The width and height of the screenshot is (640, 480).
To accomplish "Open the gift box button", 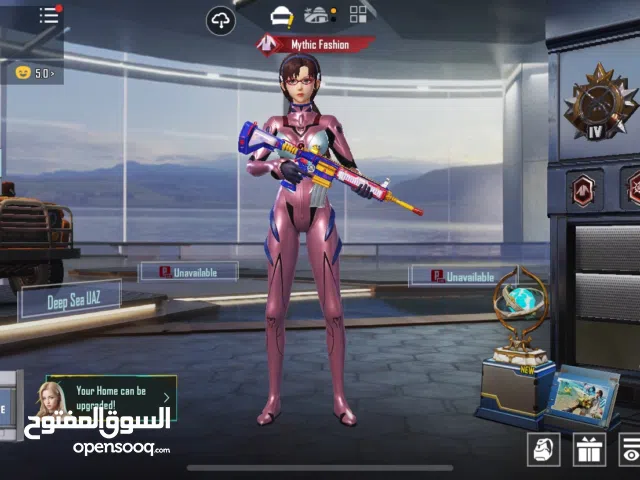I will pos(588,449).
